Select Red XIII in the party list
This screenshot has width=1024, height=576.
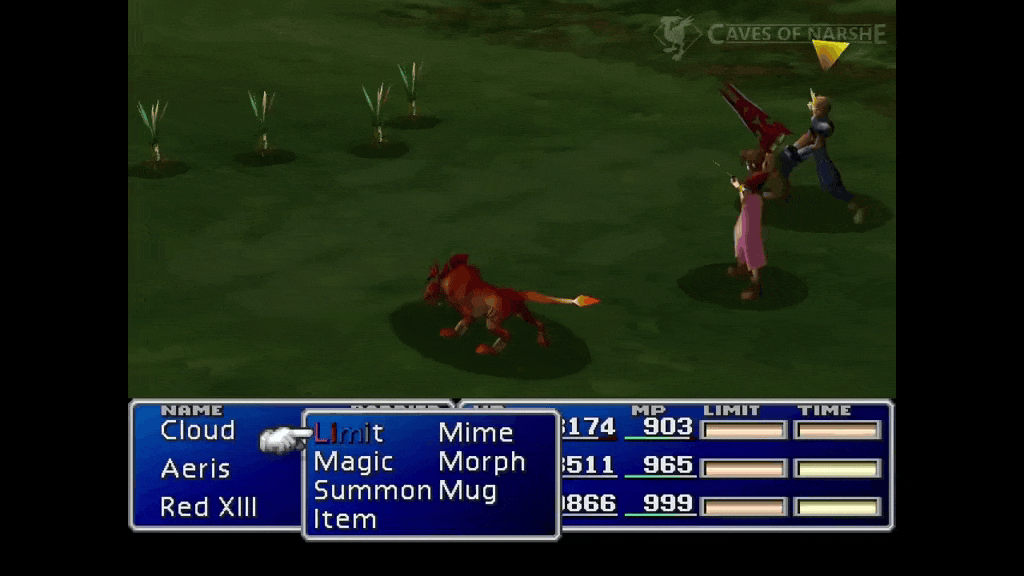click(208, 507)
